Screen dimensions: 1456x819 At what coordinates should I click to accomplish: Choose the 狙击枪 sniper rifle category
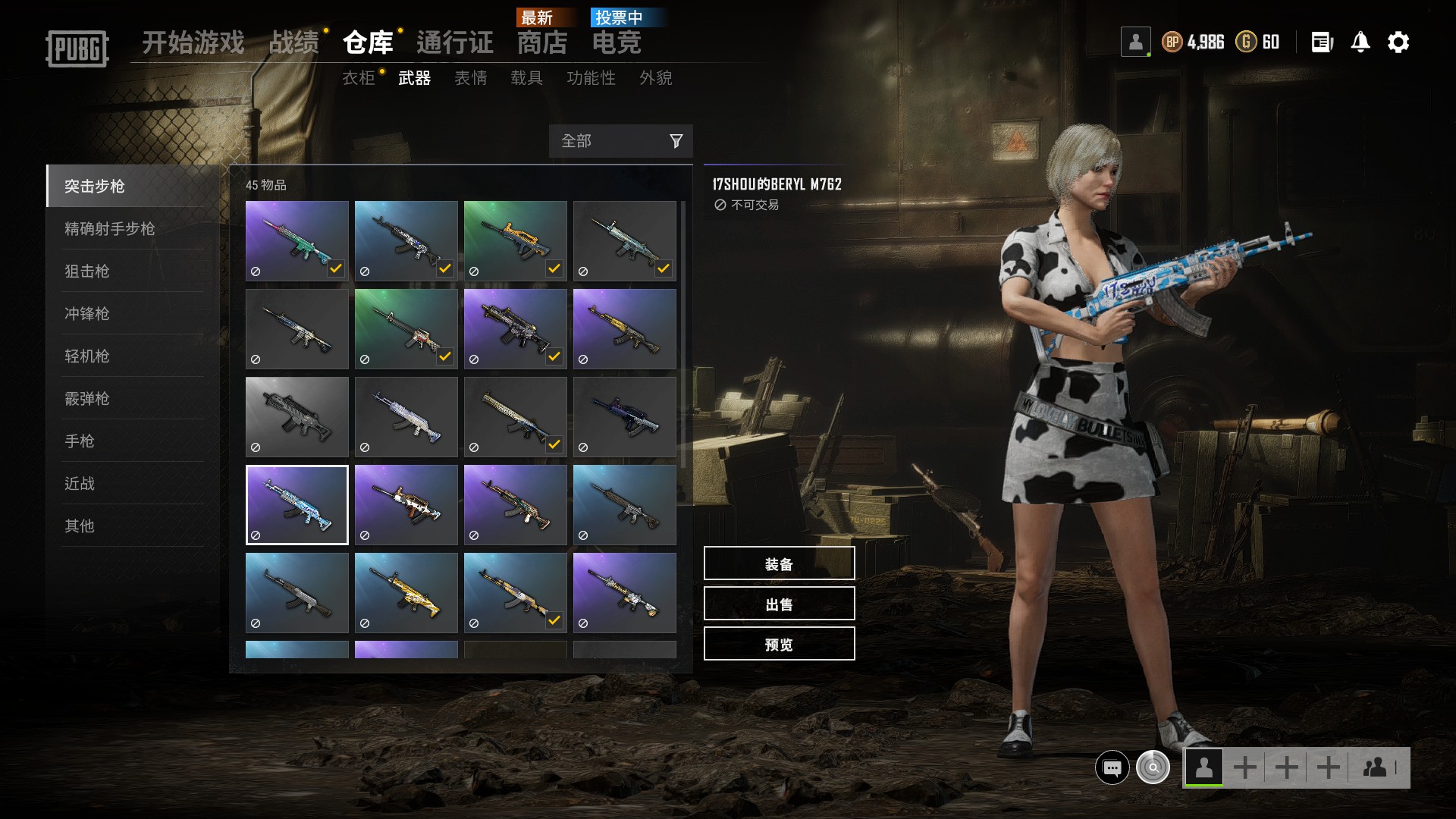[87, 271]
